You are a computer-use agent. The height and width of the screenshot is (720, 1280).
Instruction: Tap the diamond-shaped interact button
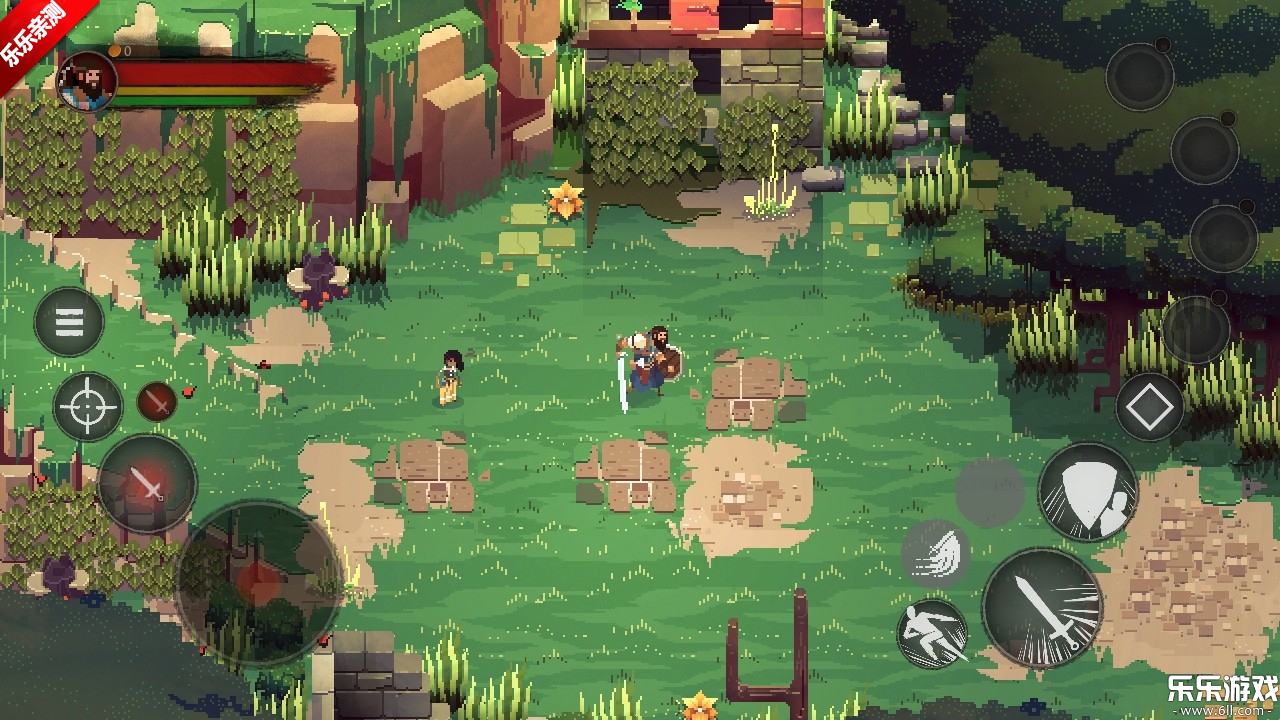[1149, 408]
